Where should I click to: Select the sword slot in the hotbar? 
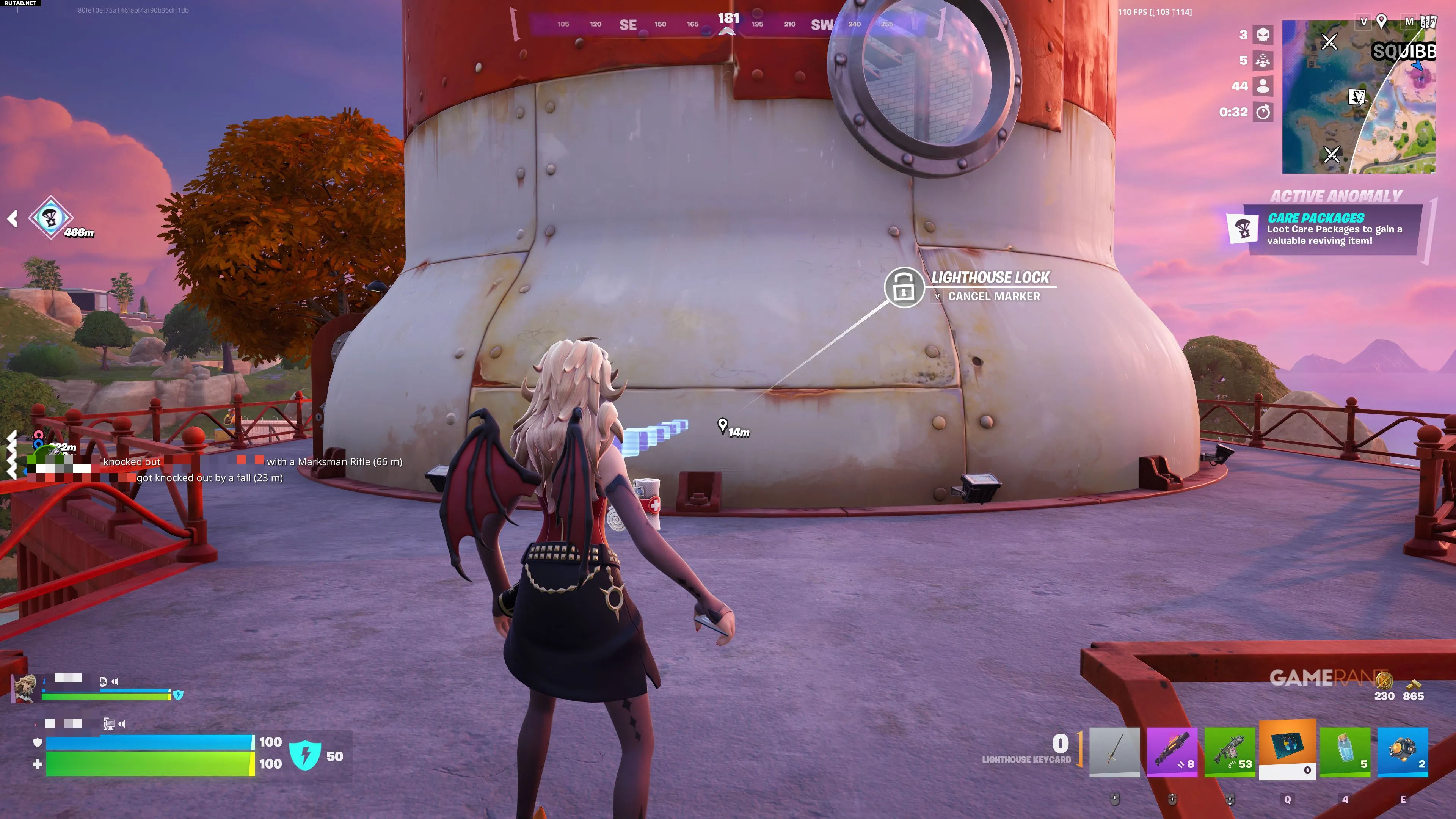[1114, 751]
